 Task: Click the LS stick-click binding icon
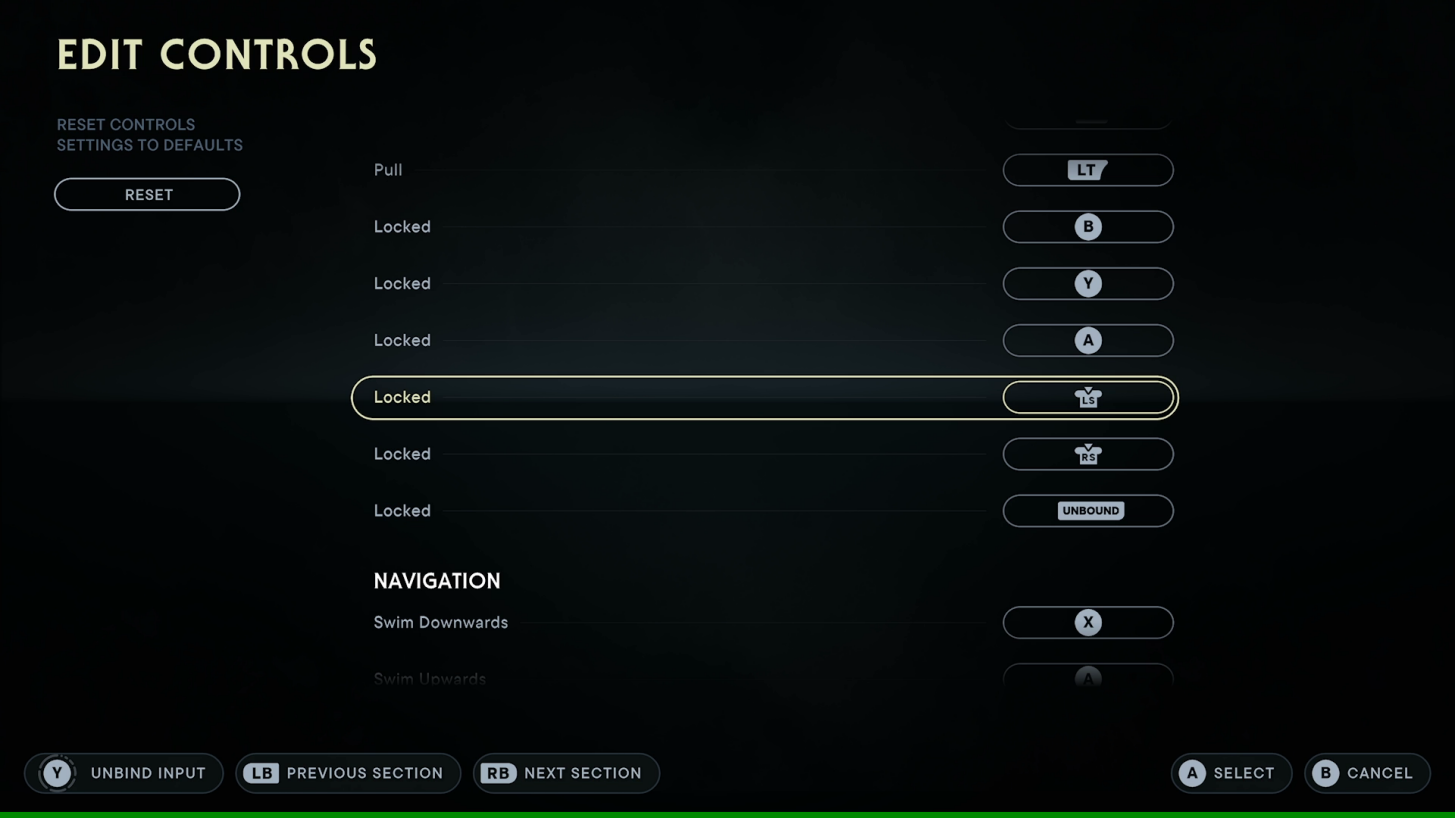point(1087,397)
